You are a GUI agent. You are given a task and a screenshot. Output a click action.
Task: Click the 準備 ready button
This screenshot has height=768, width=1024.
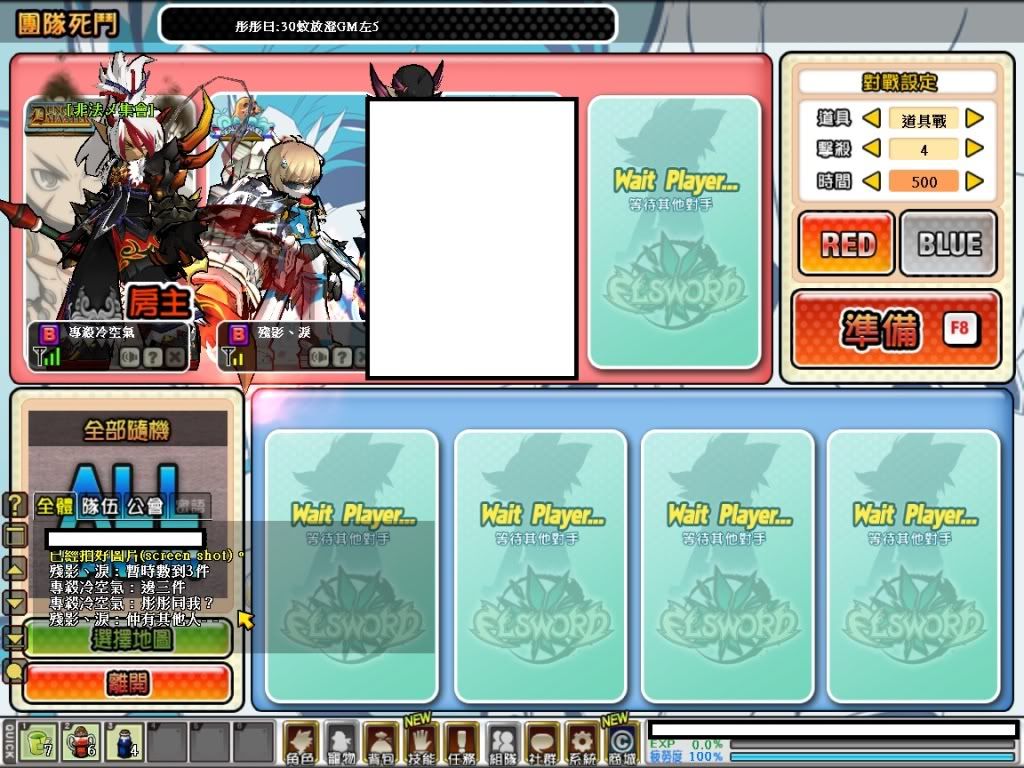(895, 329)
